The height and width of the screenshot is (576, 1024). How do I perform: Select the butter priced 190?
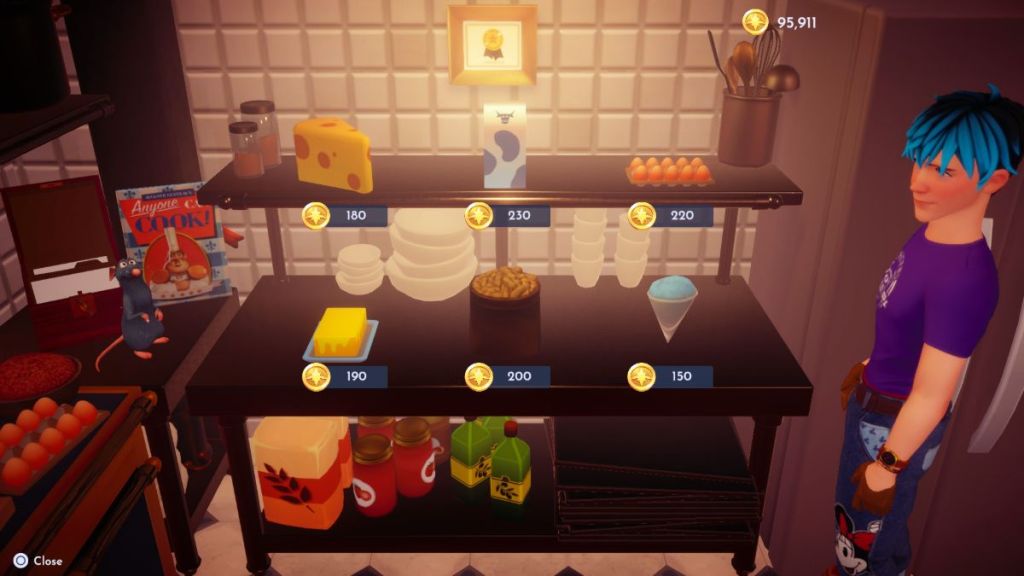click(341, 335)
